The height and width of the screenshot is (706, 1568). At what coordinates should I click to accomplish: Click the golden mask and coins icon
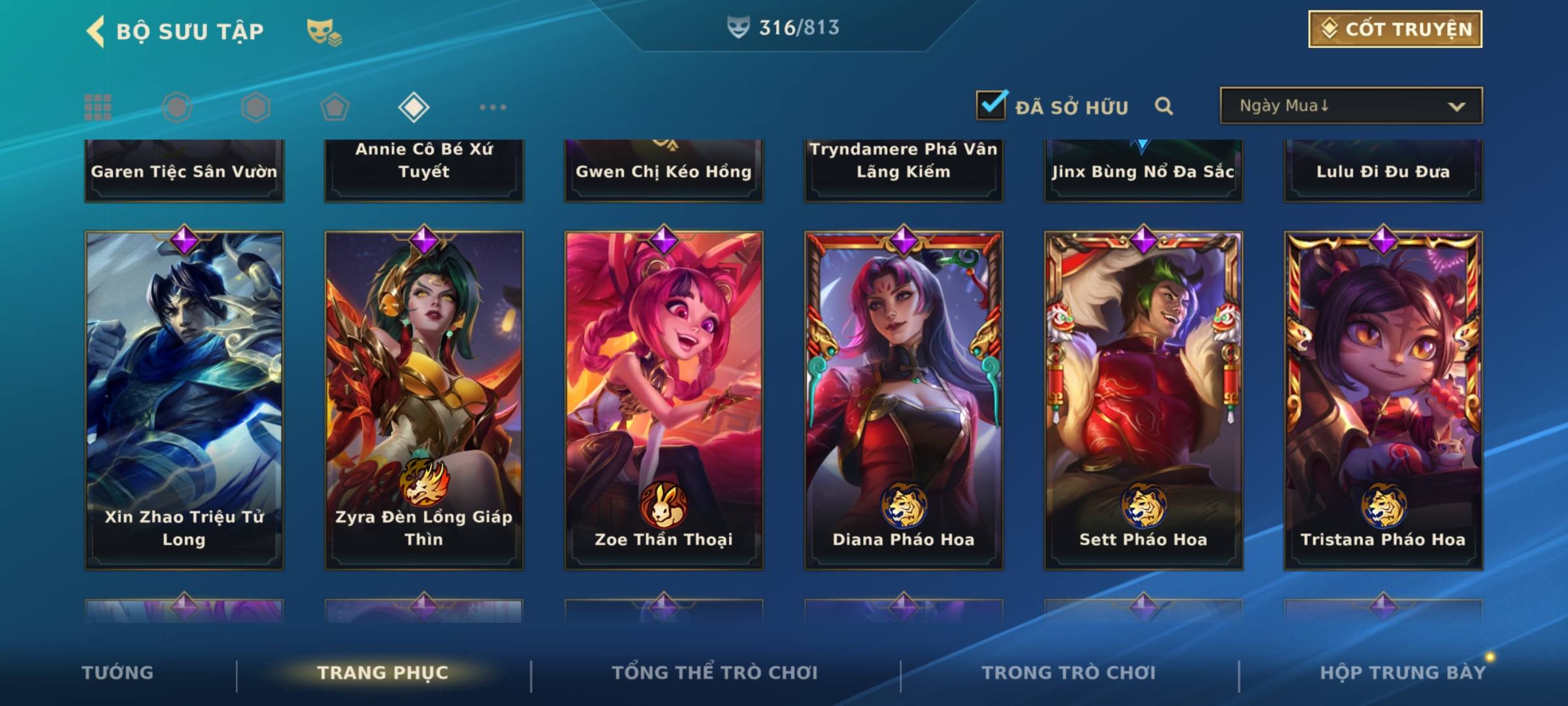(324, 31)
